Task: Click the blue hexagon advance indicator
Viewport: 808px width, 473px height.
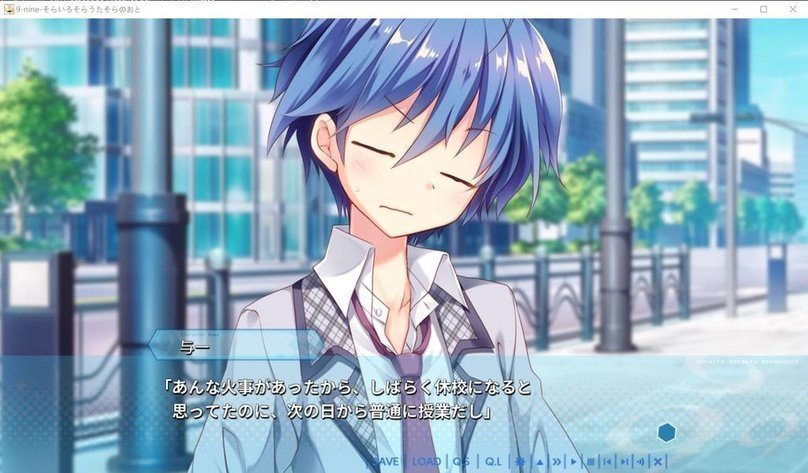Action: point(666,432)
